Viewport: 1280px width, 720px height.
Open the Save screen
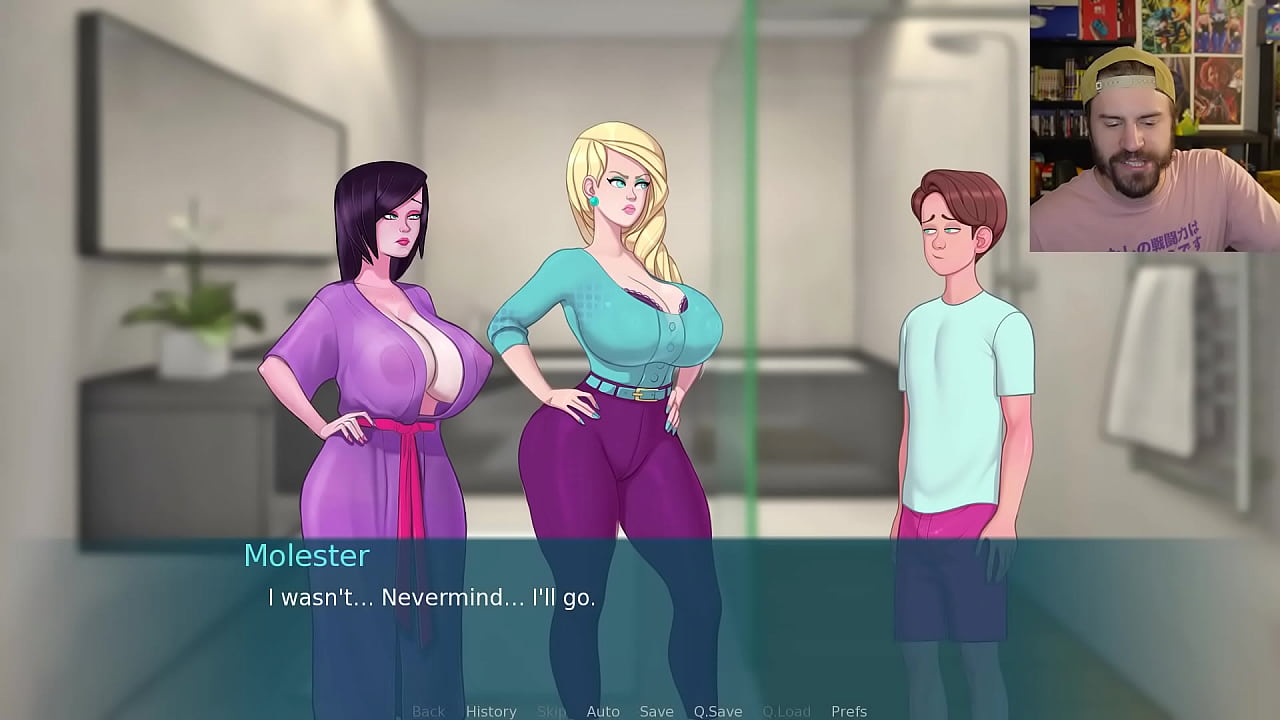[x=656, y=710]
